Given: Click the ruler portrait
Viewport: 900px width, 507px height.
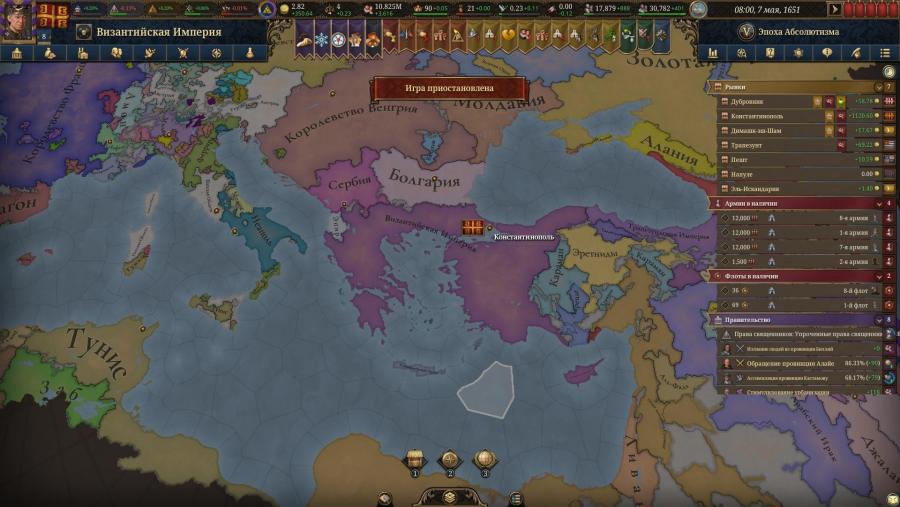Looking at the screenshot, I should click(x=18, y=20).
